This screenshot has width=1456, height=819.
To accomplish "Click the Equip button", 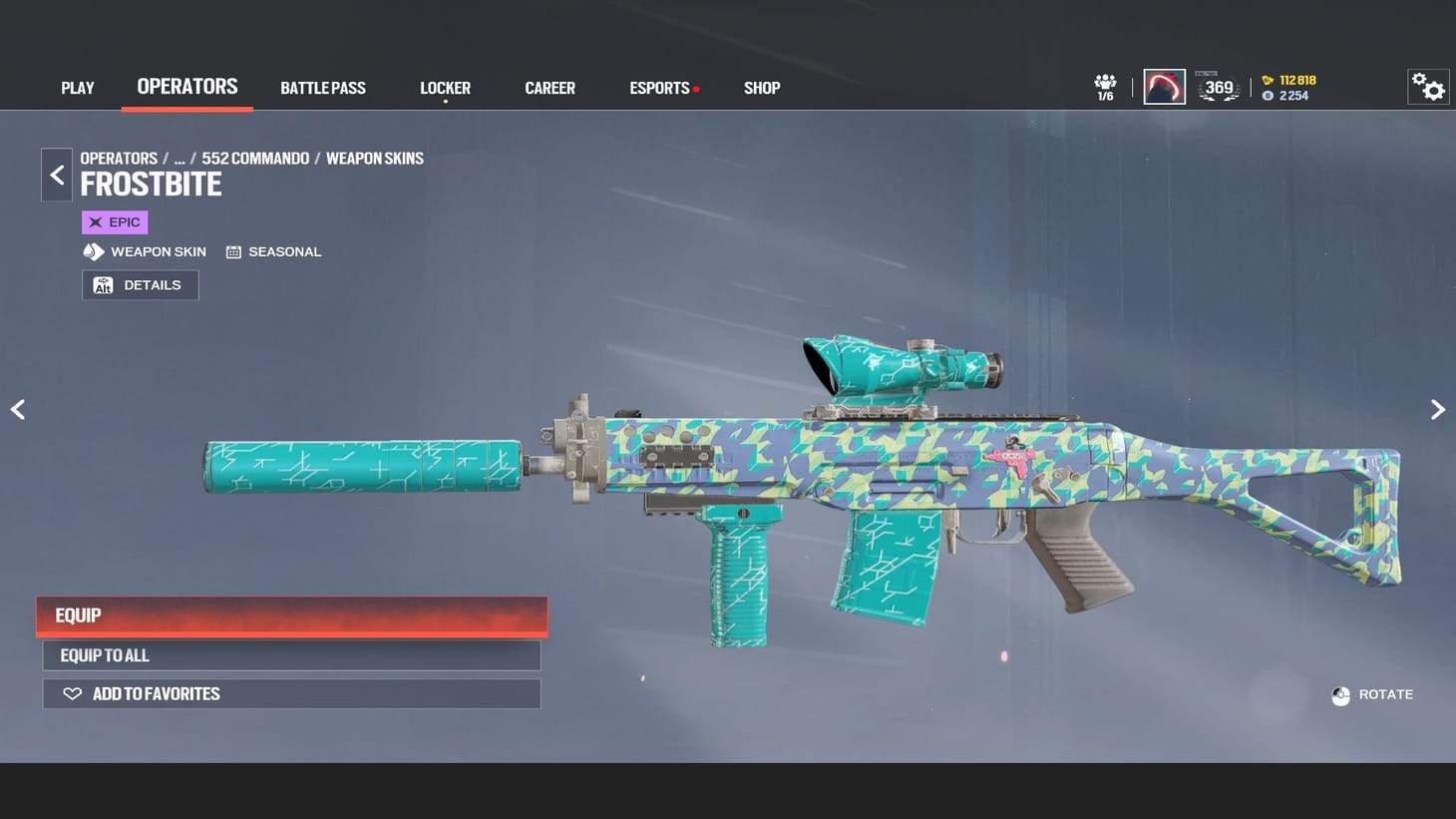I will [291, 615].
